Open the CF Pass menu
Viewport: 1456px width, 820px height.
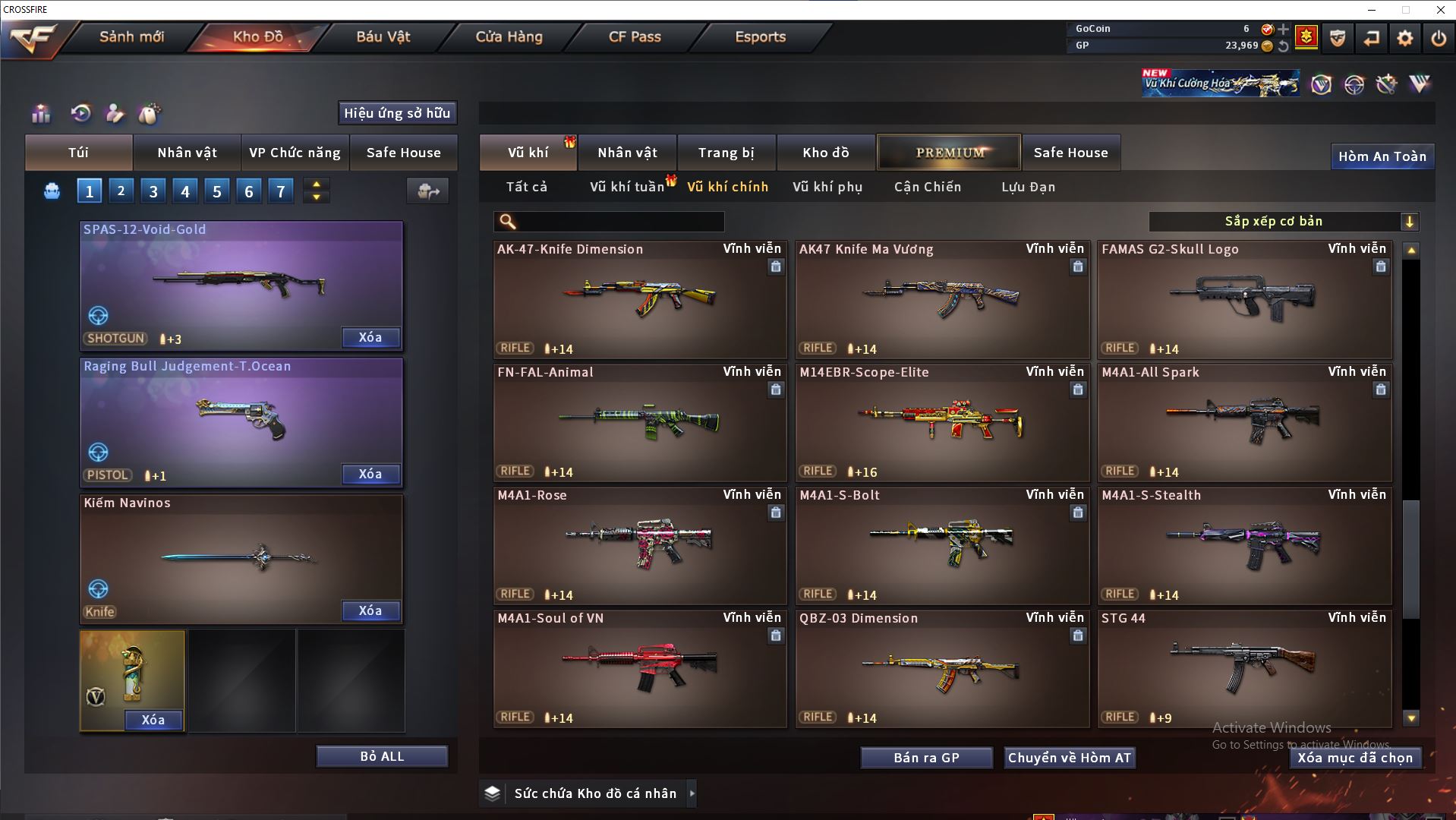[x=635, y=36]
